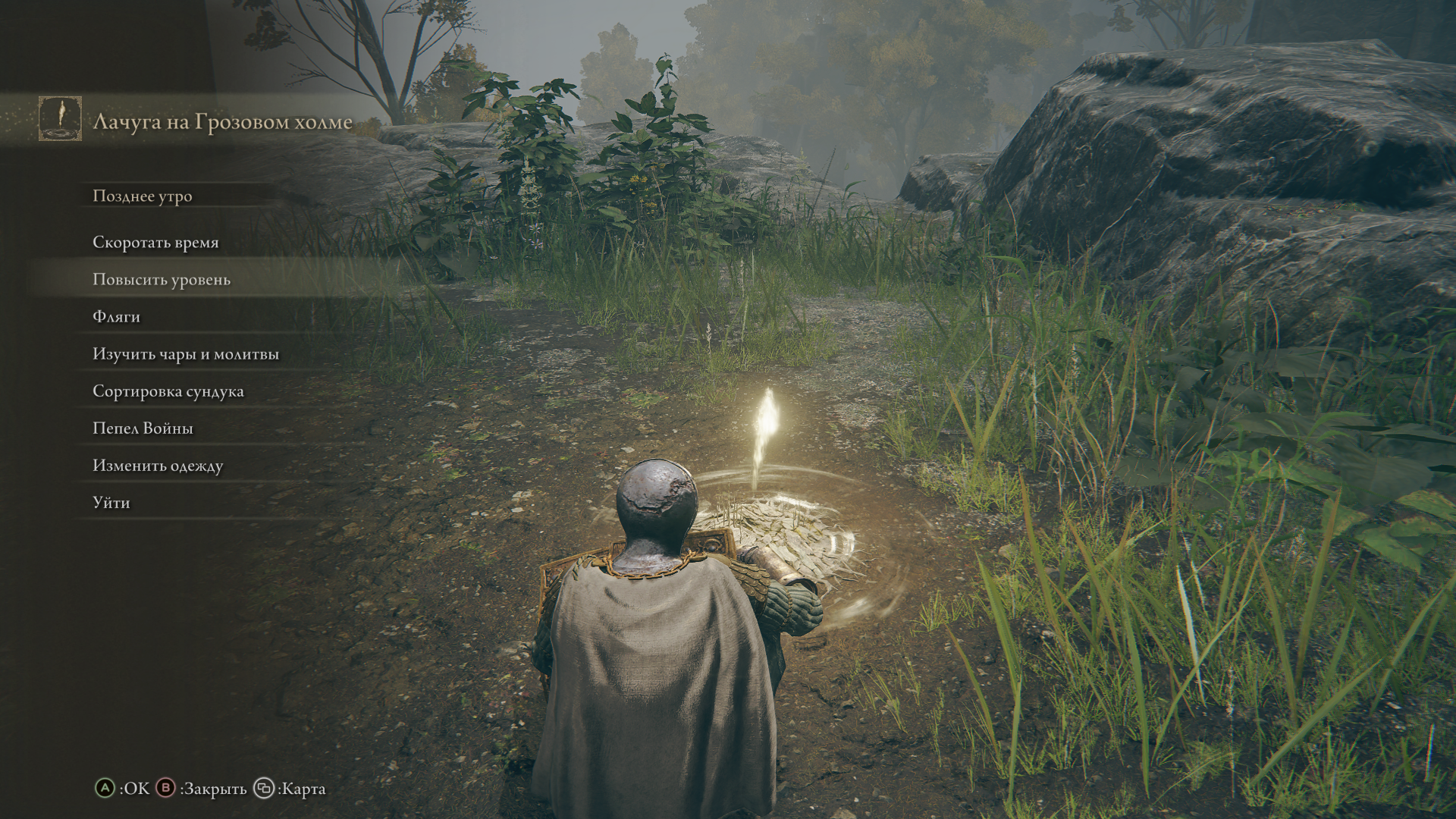Viewport: 1456px width, 819px height.
Task: Open "Сортировка сундука" chest sorting
Action: point(168,391)
